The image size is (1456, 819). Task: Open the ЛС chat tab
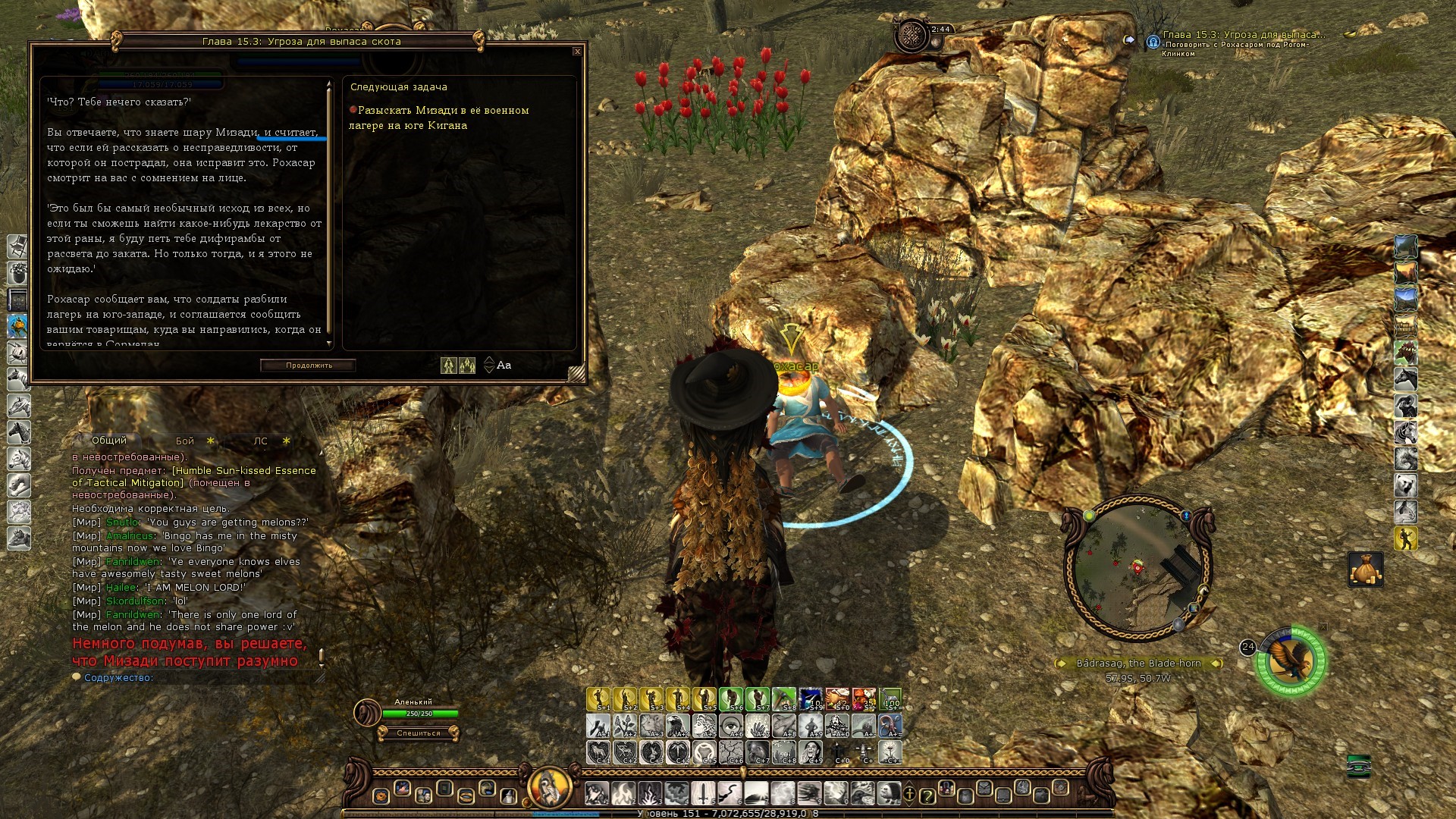pyautogui.click(x=260, y=441)
